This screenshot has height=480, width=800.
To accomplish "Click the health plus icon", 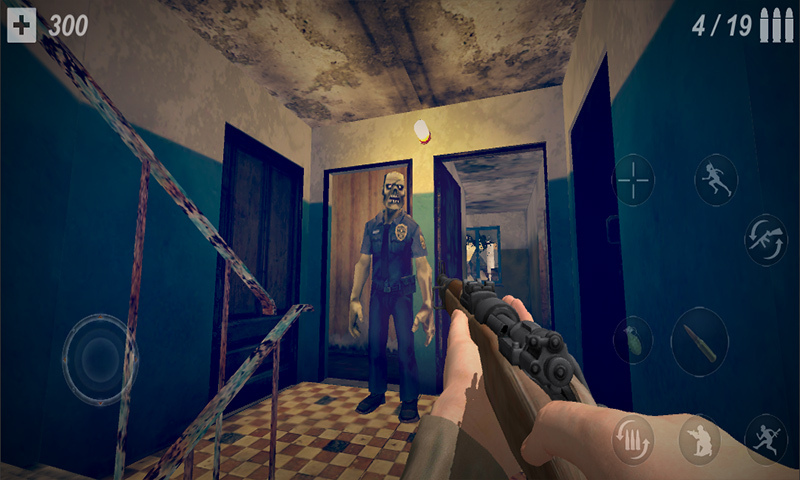I will coord(22,25).
